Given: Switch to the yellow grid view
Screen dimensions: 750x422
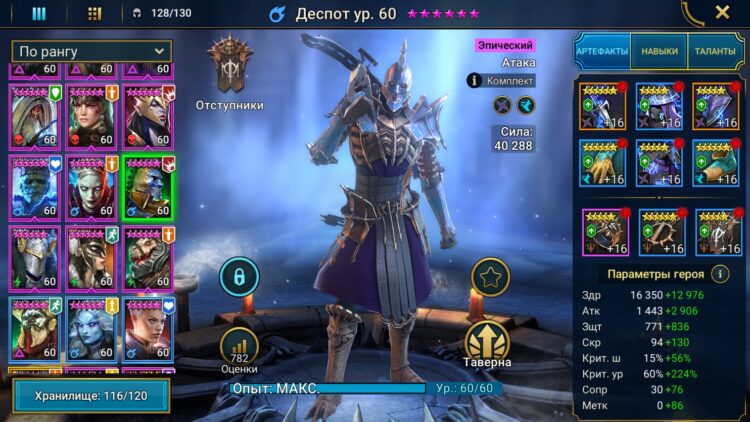Looking at the screenshot, I should [94, 14].
